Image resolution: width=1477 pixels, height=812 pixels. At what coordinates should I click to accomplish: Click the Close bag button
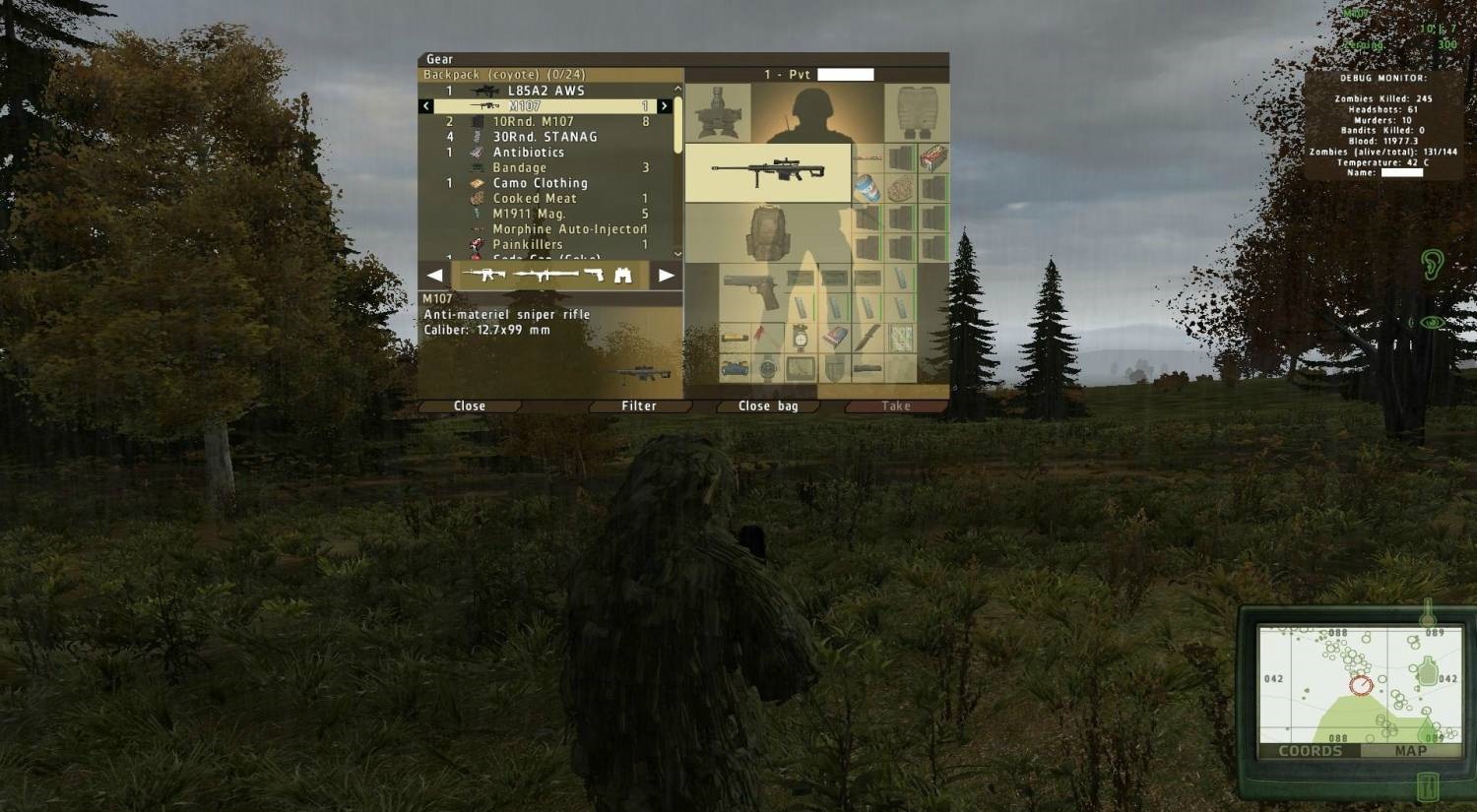(x=768, y=406)
